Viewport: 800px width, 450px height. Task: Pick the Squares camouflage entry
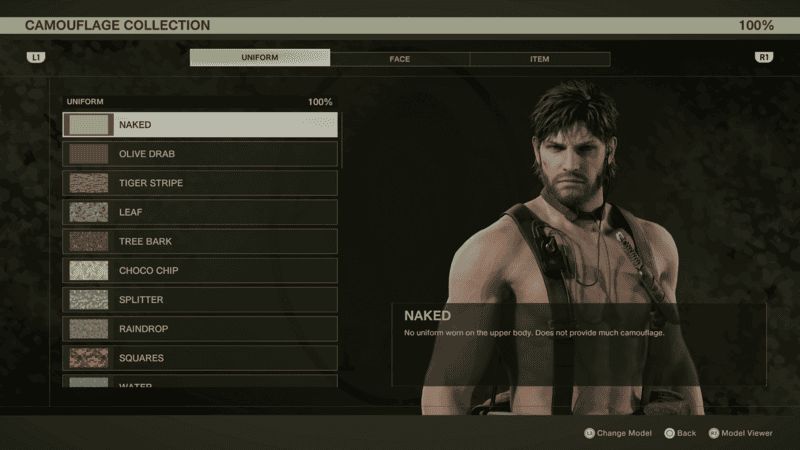click(x=200, y=357)
